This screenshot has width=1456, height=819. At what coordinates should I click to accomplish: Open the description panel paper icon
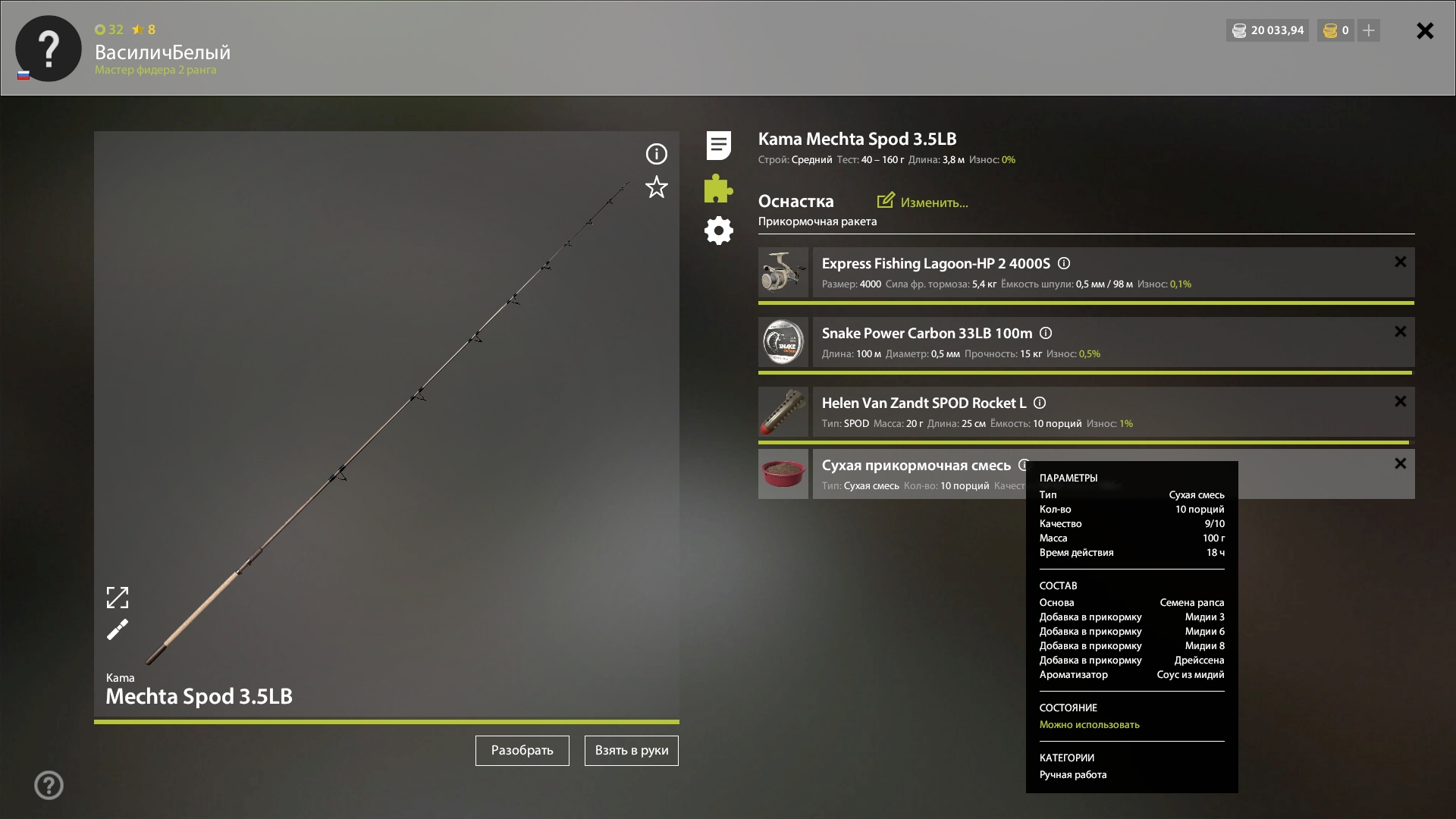pos(717,145)
